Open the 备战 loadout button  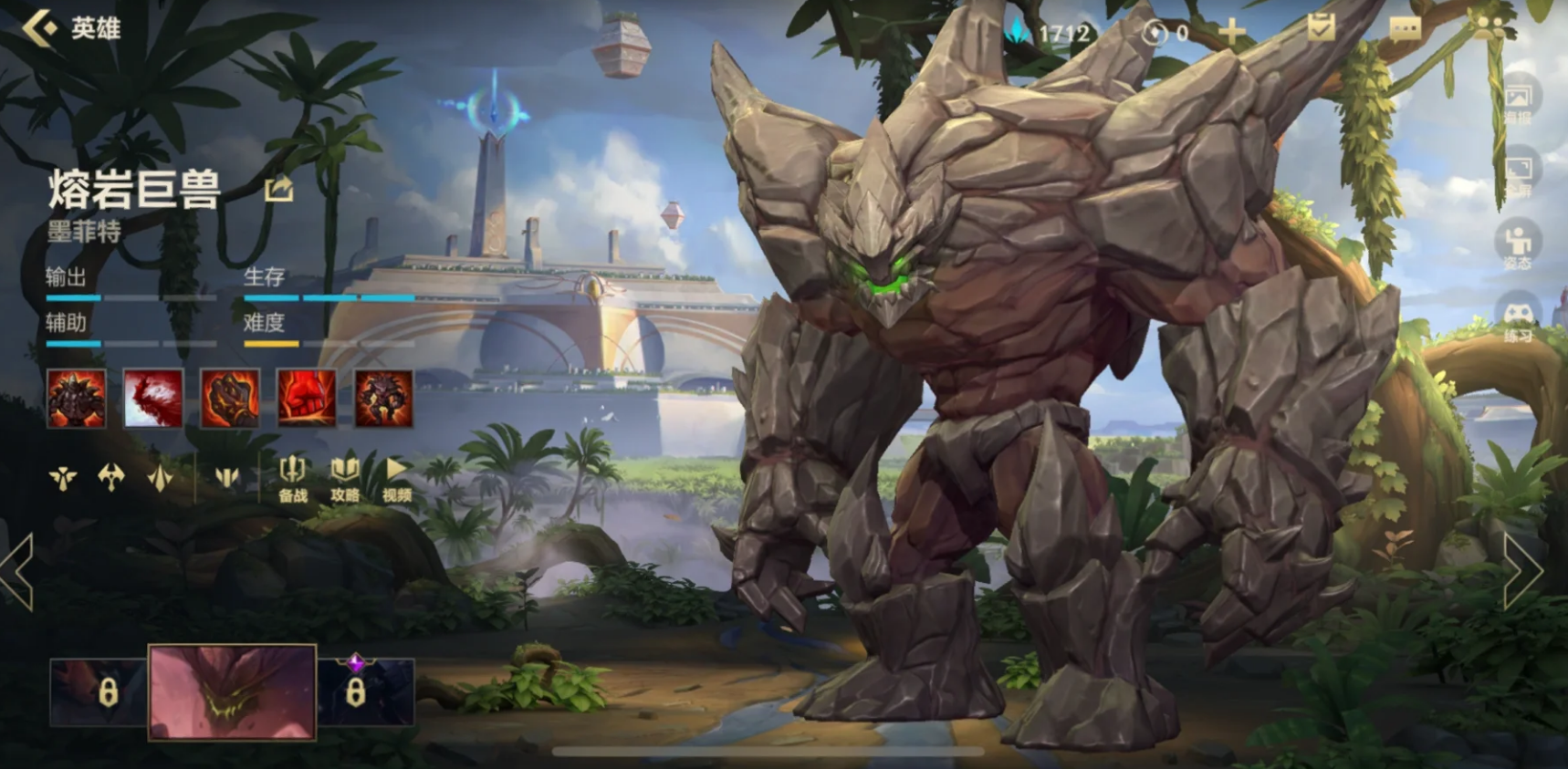pyautogui.click(x=292, y=478)
